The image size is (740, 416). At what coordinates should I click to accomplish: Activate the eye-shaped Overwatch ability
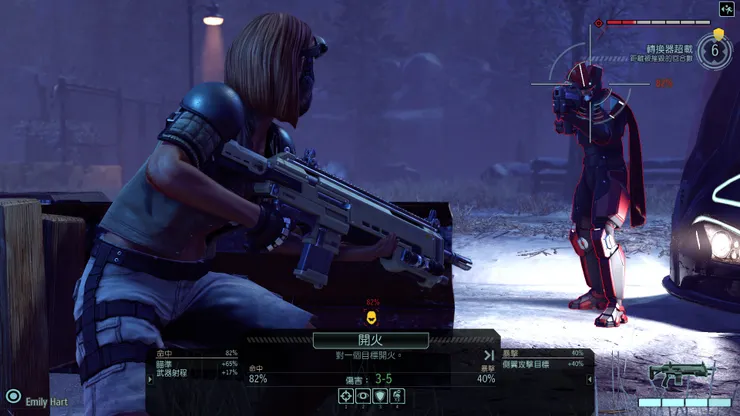click(x=363, y=397)
